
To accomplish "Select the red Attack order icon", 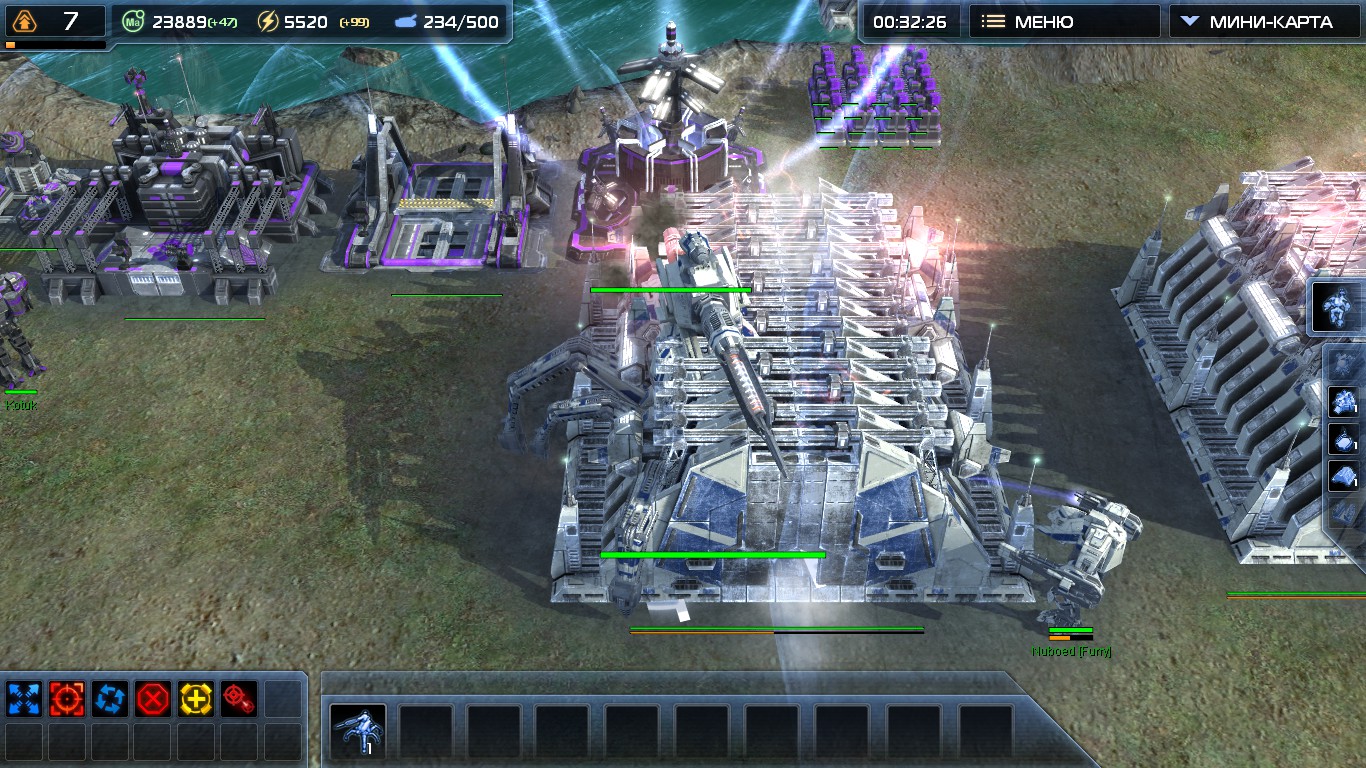I will [x=66, y=698].
